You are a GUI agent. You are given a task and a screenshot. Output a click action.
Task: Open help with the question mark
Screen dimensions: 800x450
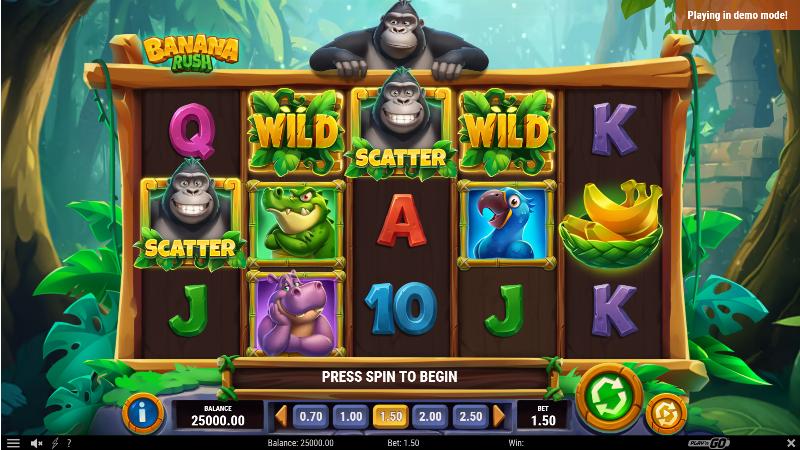(x=68, y=442)
